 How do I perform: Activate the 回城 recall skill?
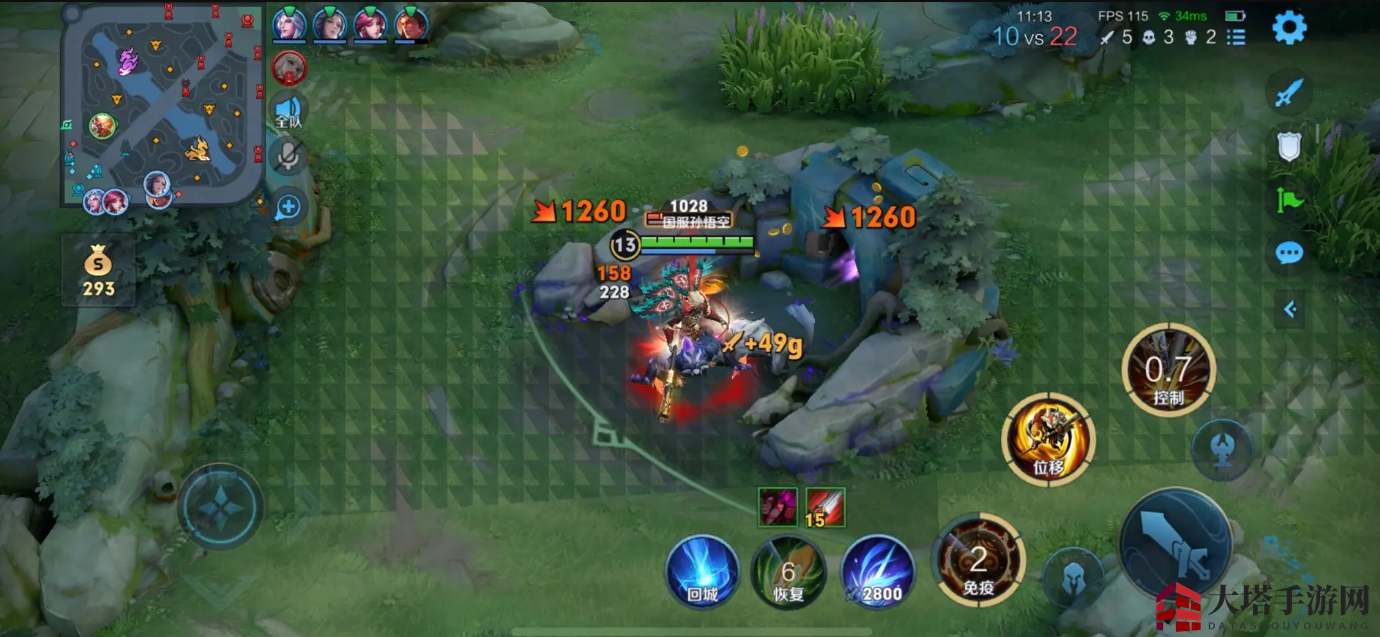[x=702, y=571]
